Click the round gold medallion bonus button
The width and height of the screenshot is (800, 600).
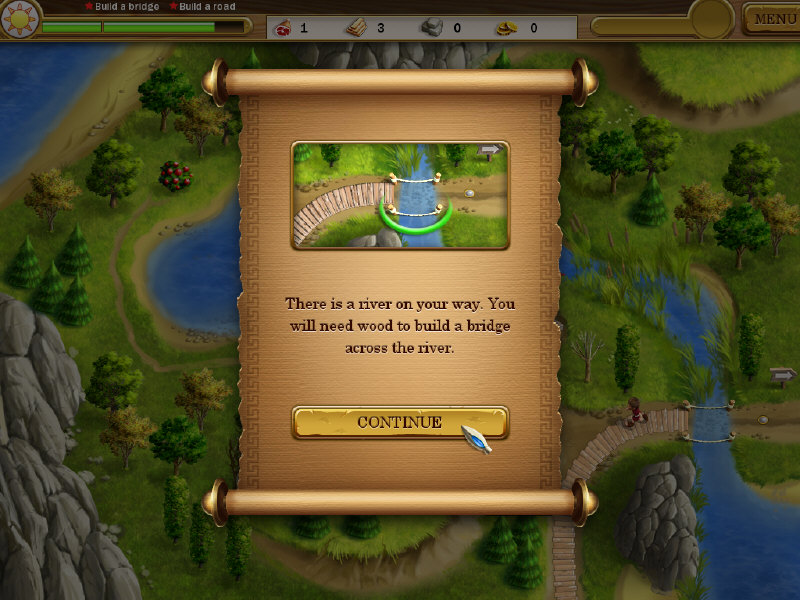[711, 18]
